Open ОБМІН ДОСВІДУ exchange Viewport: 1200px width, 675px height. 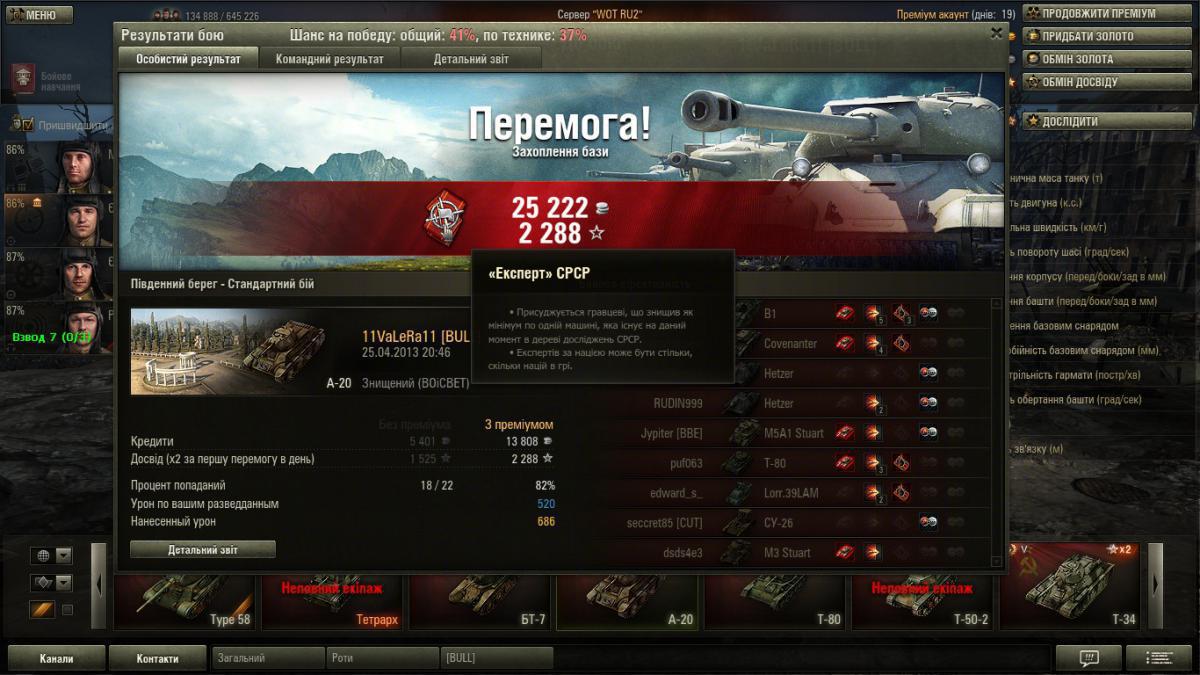point(1079,82)
